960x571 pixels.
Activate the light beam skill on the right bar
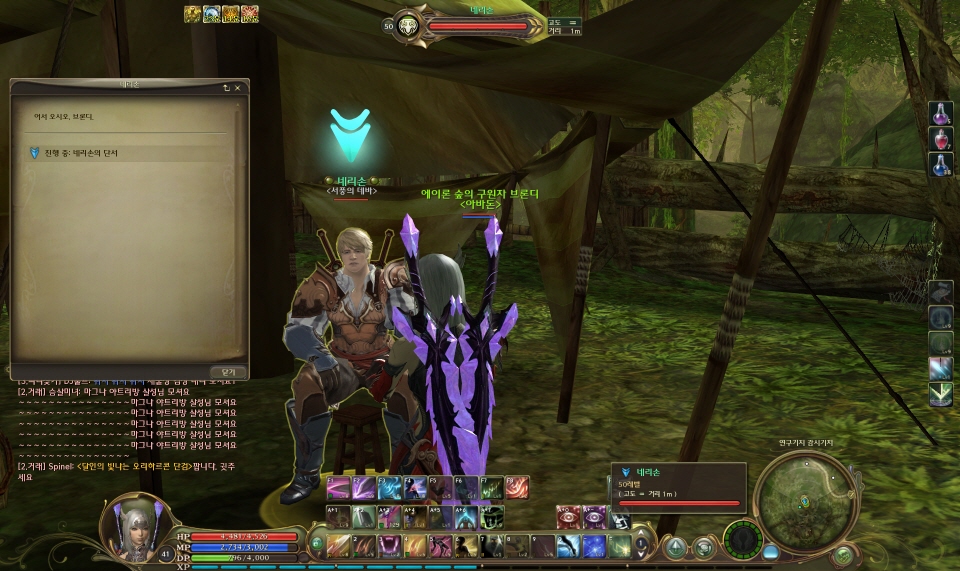[x=941, y=369]
